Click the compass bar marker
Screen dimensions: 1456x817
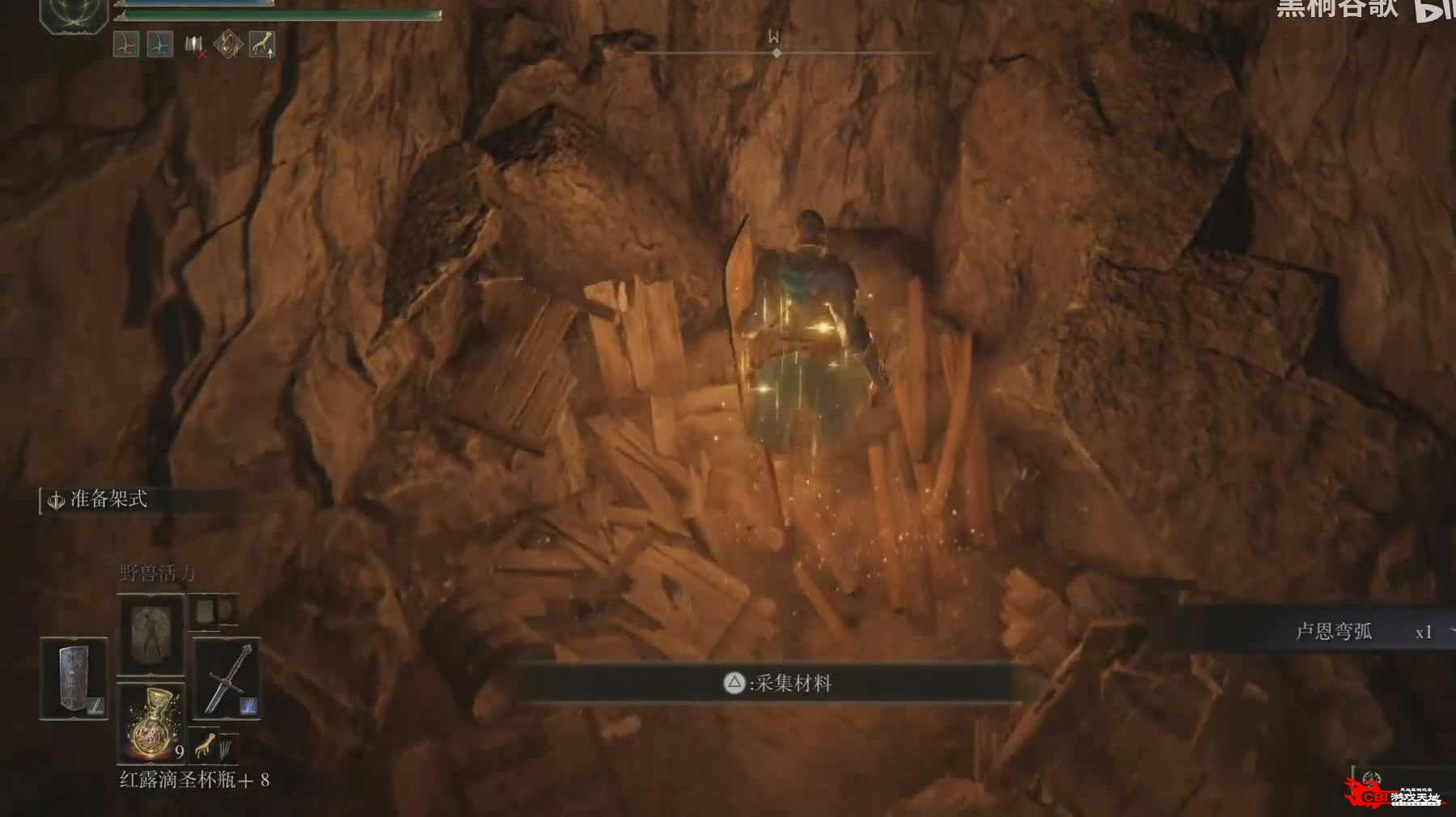click(777, 53)
